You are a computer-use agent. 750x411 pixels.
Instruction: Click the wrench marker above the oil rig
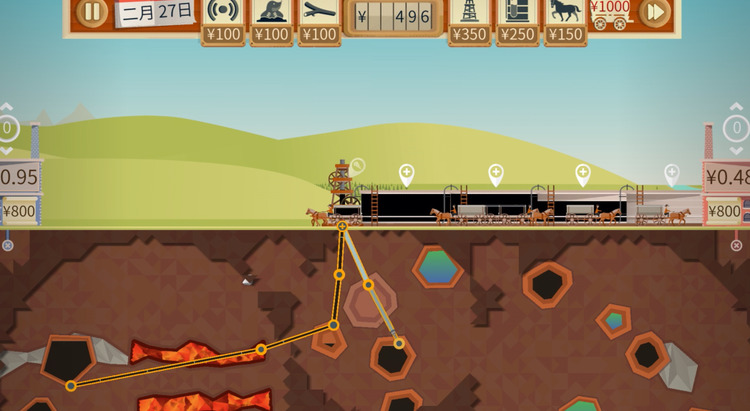click(x=357, y=166)
